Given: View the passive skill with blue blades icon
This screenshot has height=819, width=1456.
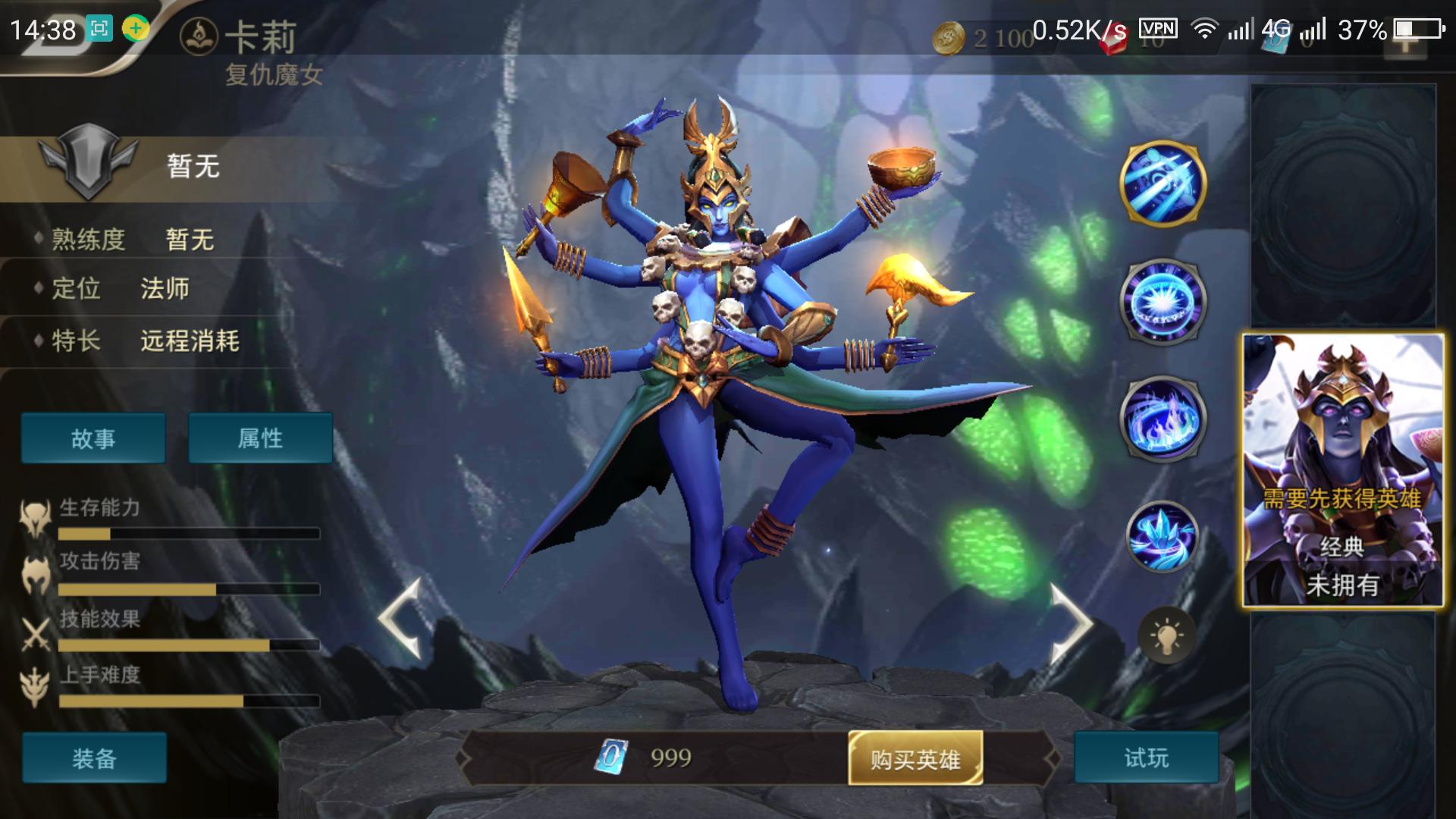Looking at the screenshot, I should (1163, 184).
